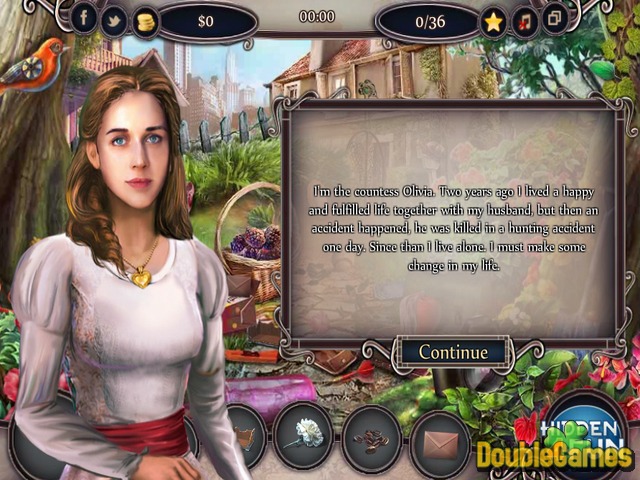Open the gold star icon

tap(492, 20)
